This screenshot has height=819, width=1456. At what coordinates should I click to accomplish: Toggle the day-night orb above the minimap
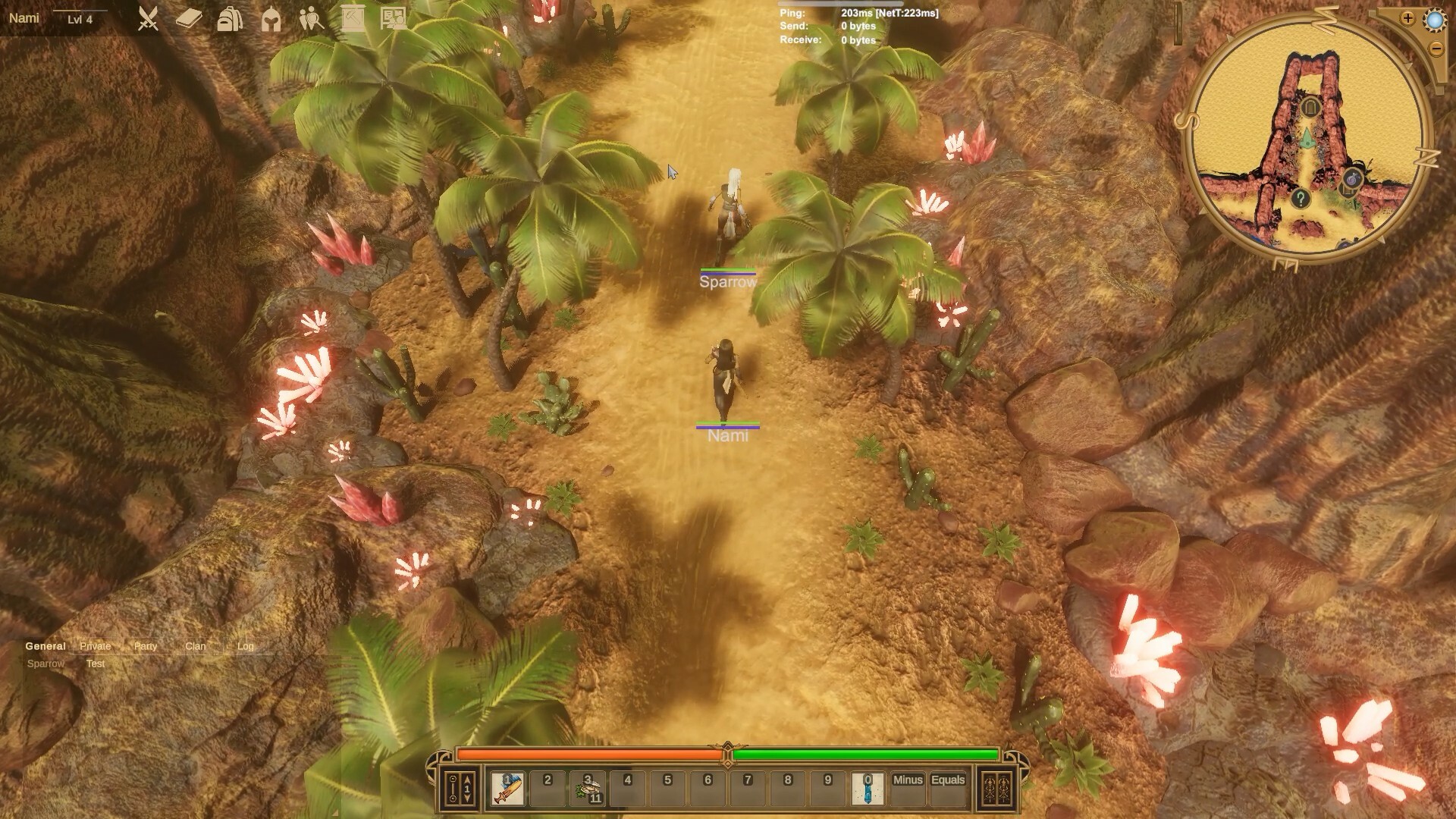(x=1436, y=21)
